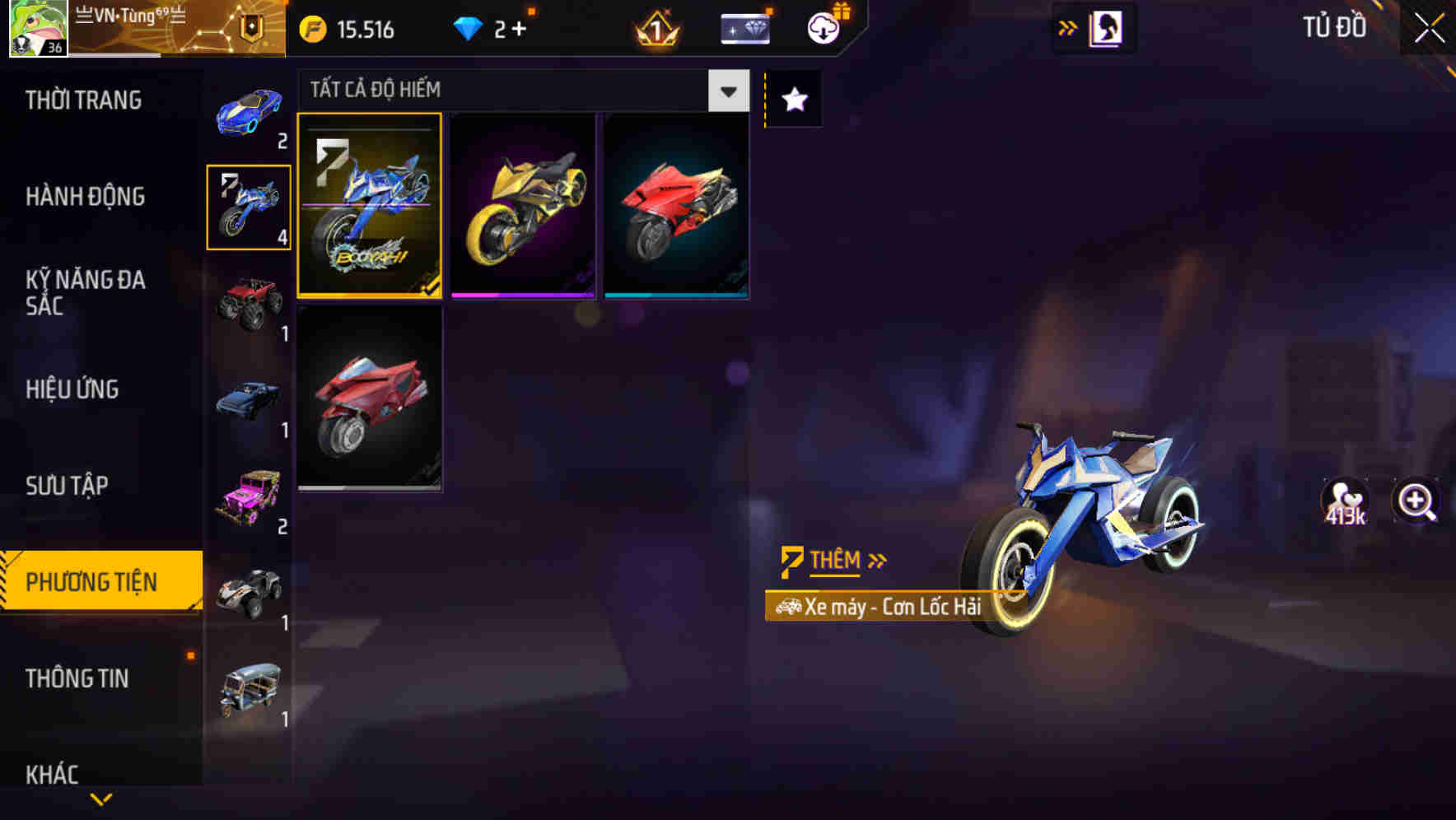Select the yellow motorcycle thumbnail
The image size is (1456, 820).
coord(525,206)
